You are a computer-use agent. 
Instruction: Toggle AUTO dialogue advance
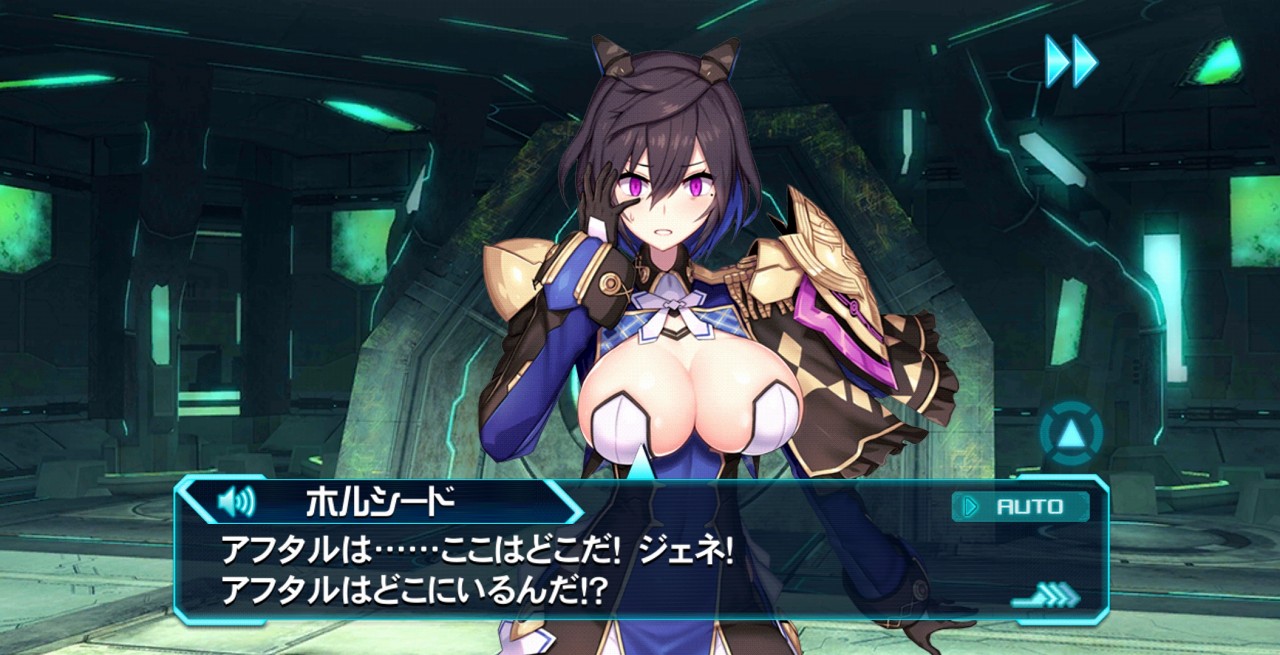pyautogui.click(x=1020, y=507)
